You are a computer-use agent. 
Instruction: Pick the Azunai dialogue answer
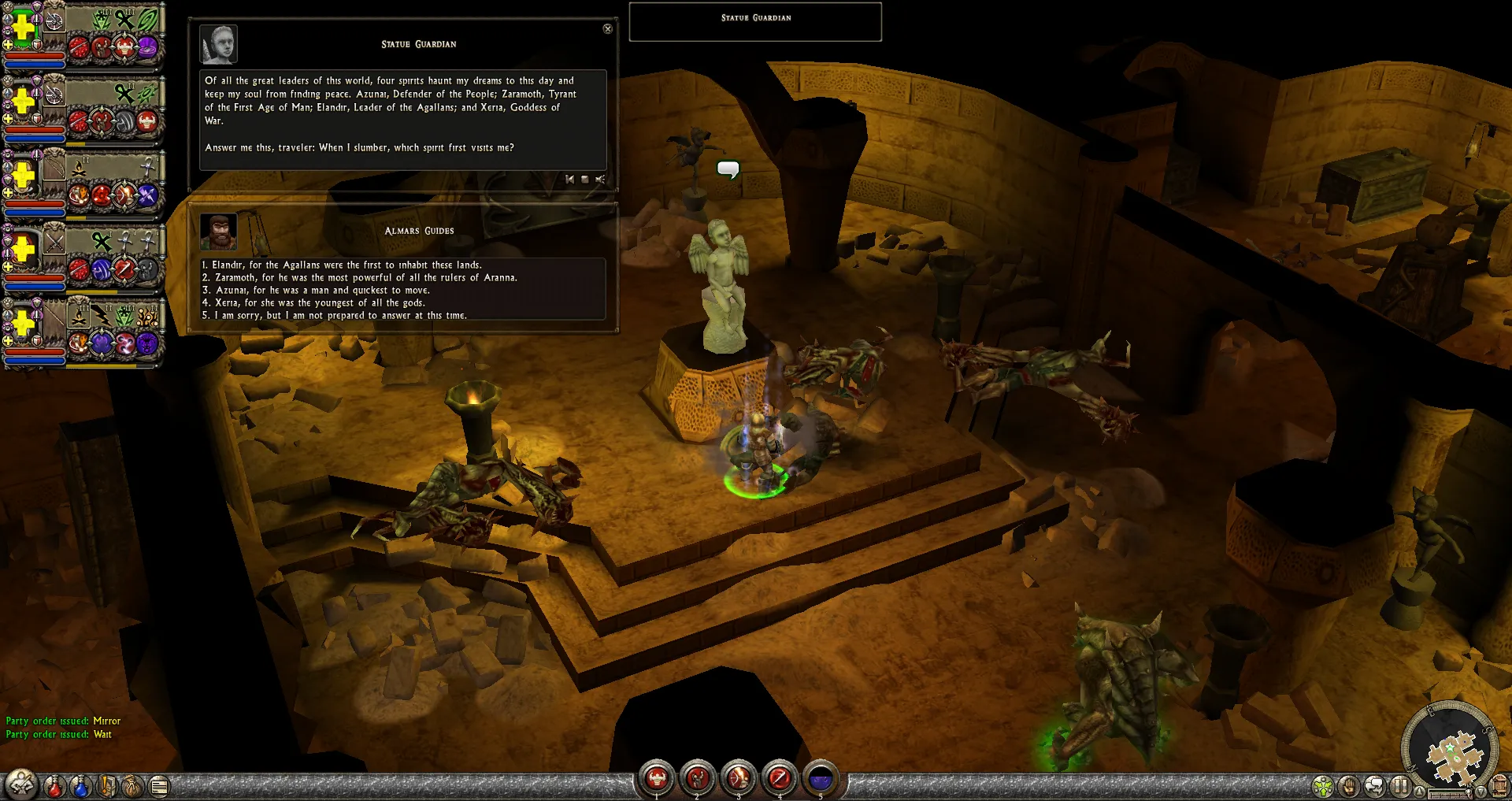322,291
